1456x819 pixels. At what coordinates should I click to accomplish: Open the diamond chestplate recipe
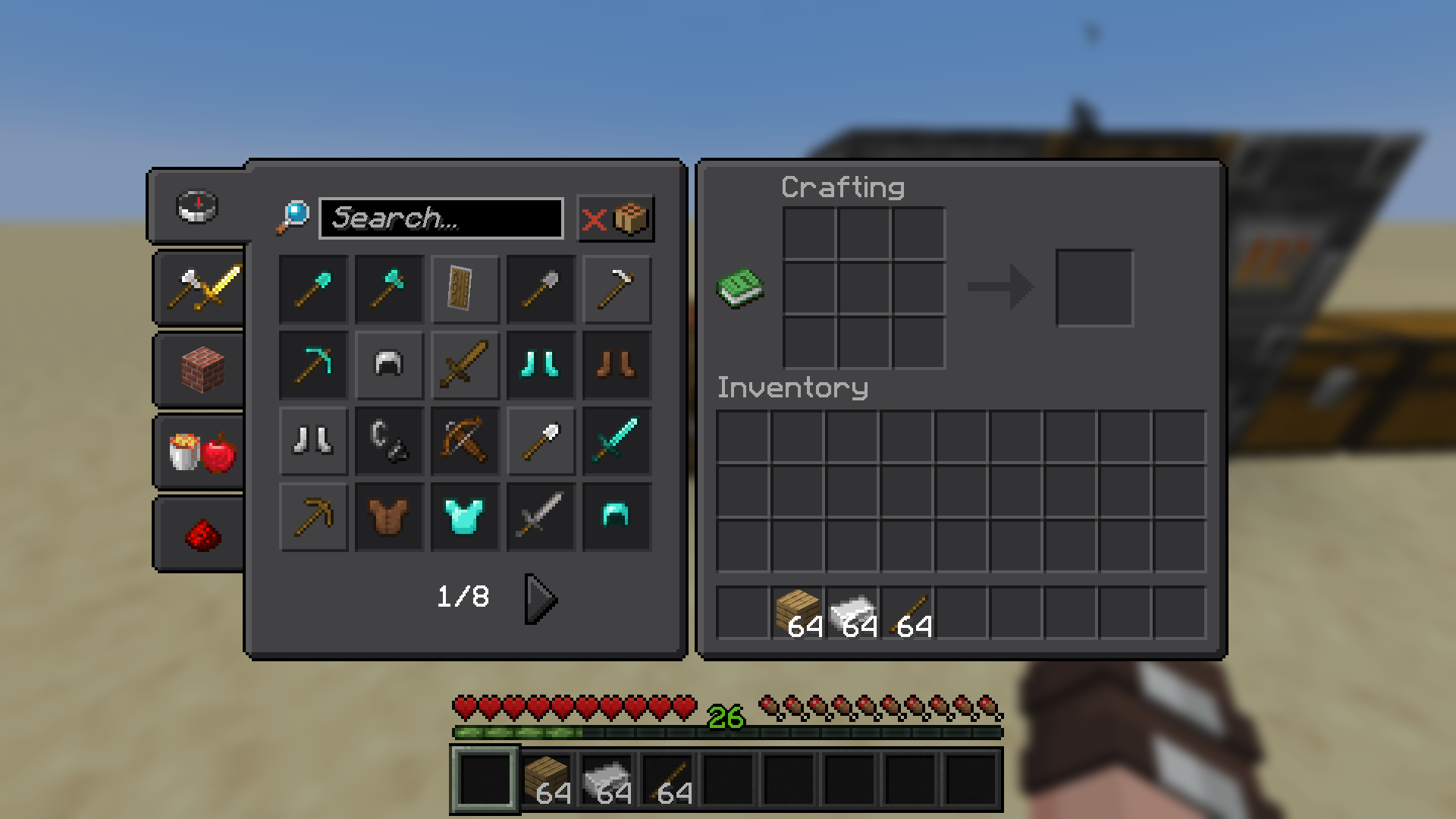465,516
